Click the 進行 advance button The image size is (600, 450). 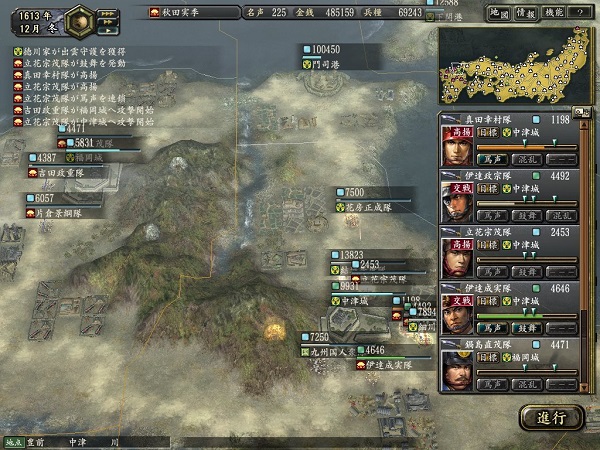tap(551, 417)
